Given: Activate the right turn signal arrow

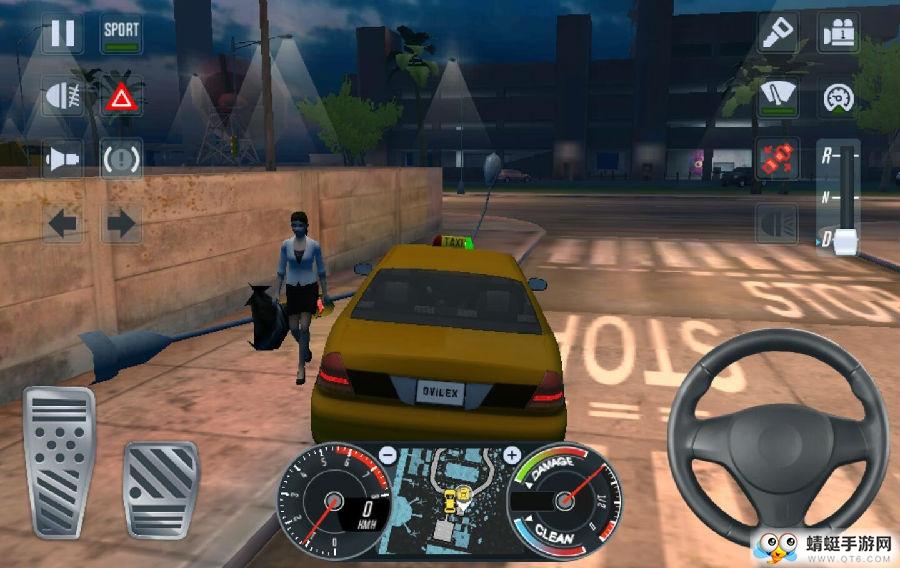Looking at the screenshot, I should (121, 222).
